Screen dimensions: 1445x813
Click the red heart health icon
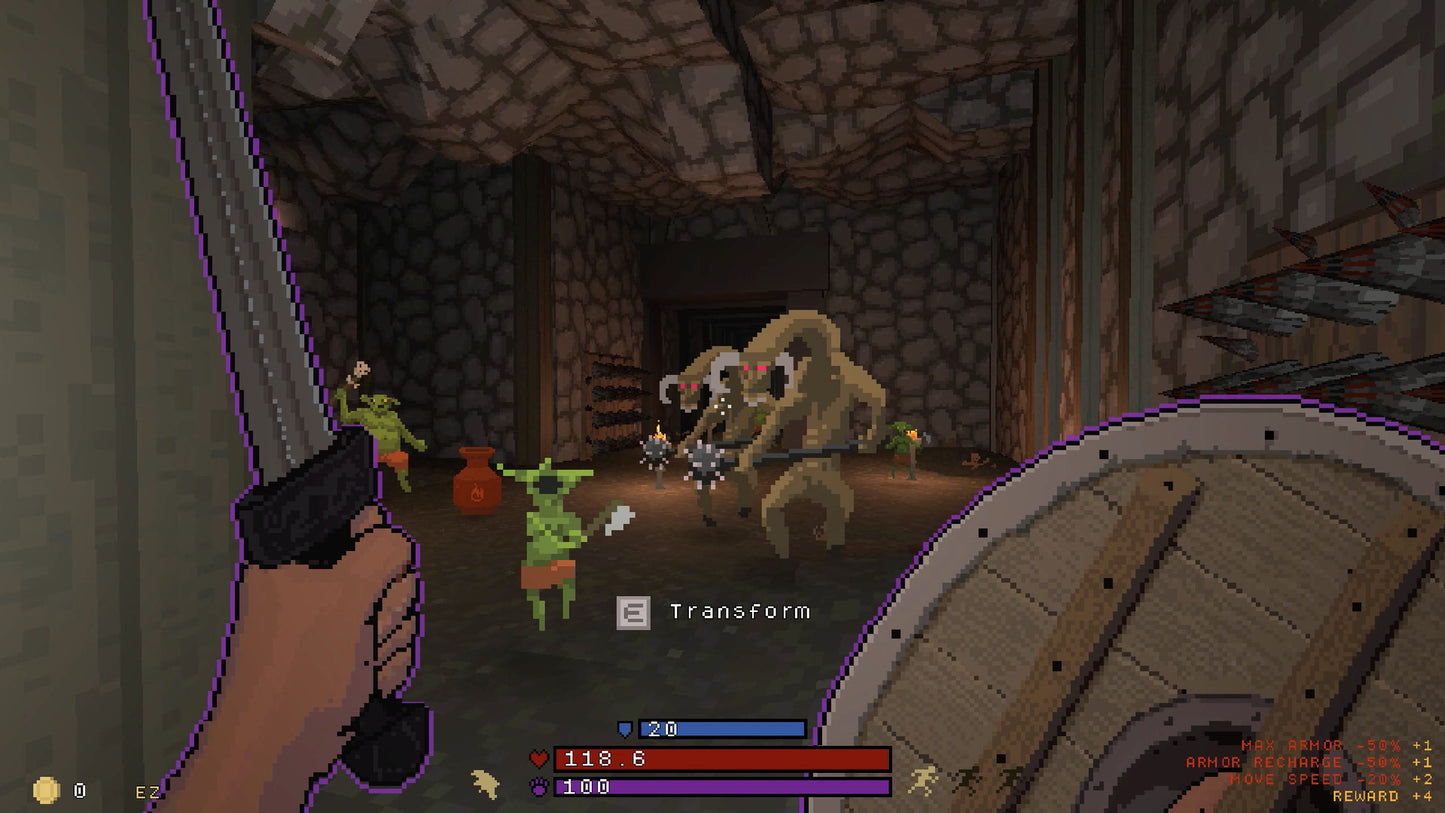point(539,760)
